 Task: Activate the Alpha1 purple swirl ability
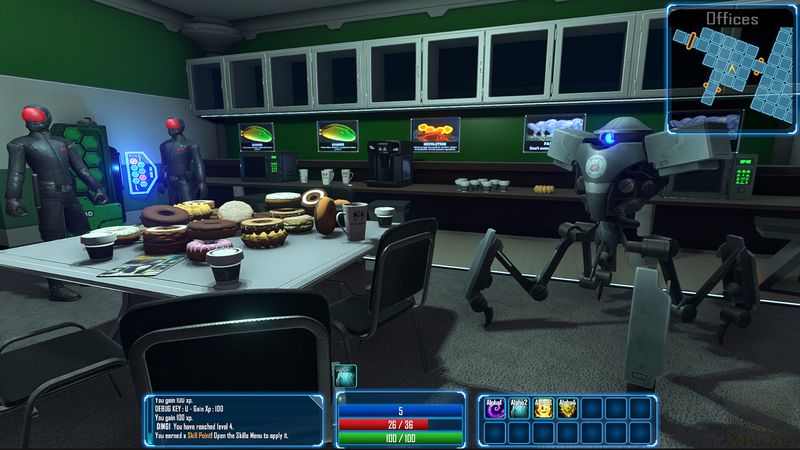[x=495, y=408]
